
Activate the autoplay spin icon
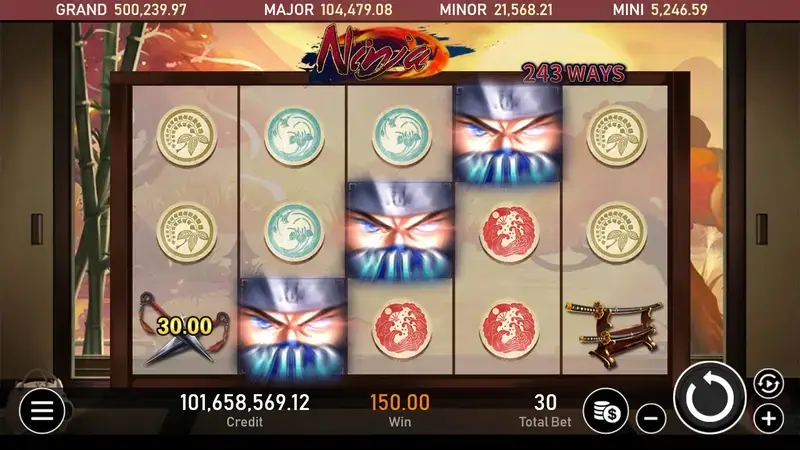pyautogui.click(x=767, y=383)
